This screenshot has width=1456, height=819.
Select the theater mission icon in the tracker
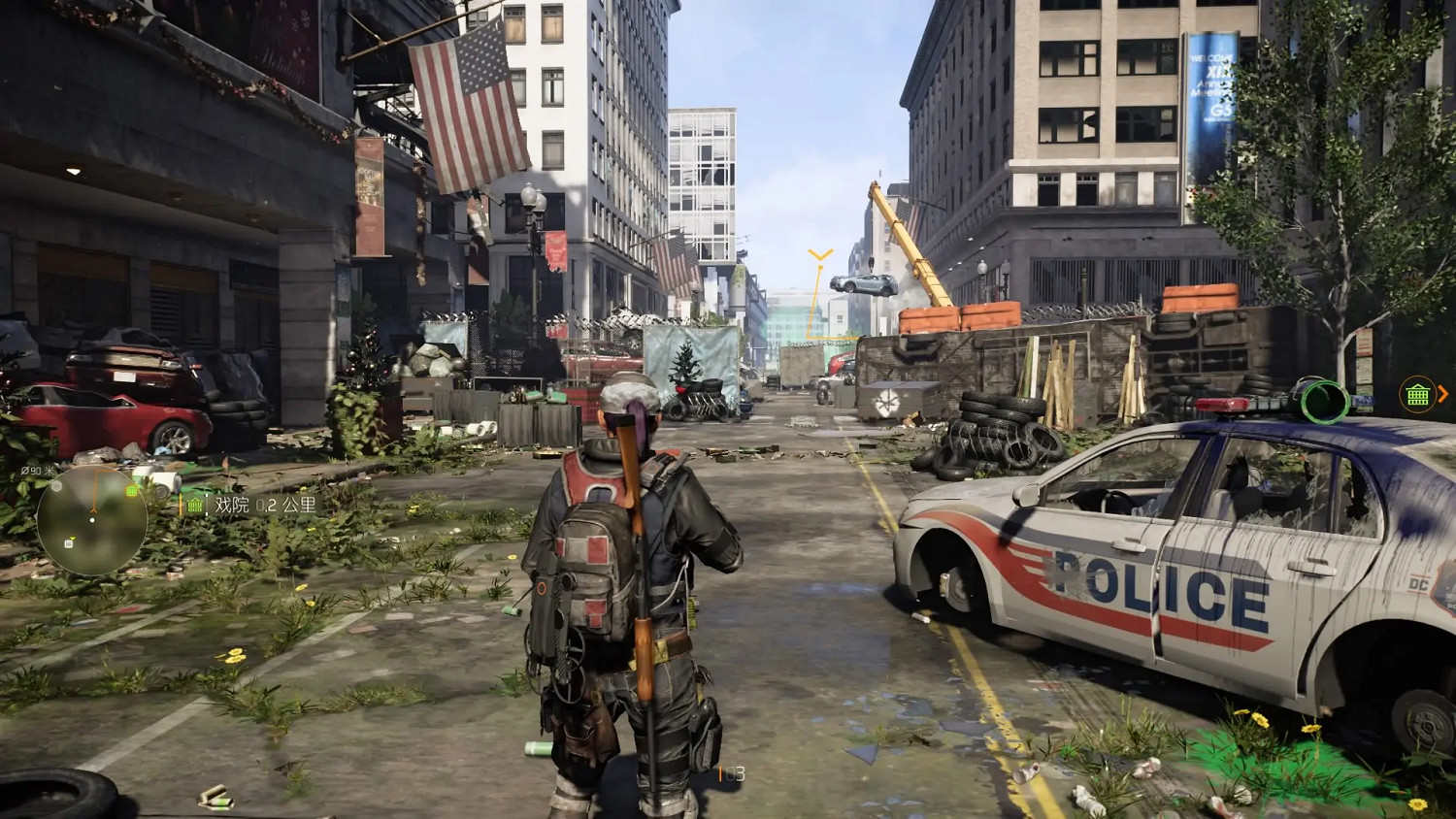pos(195,506)
